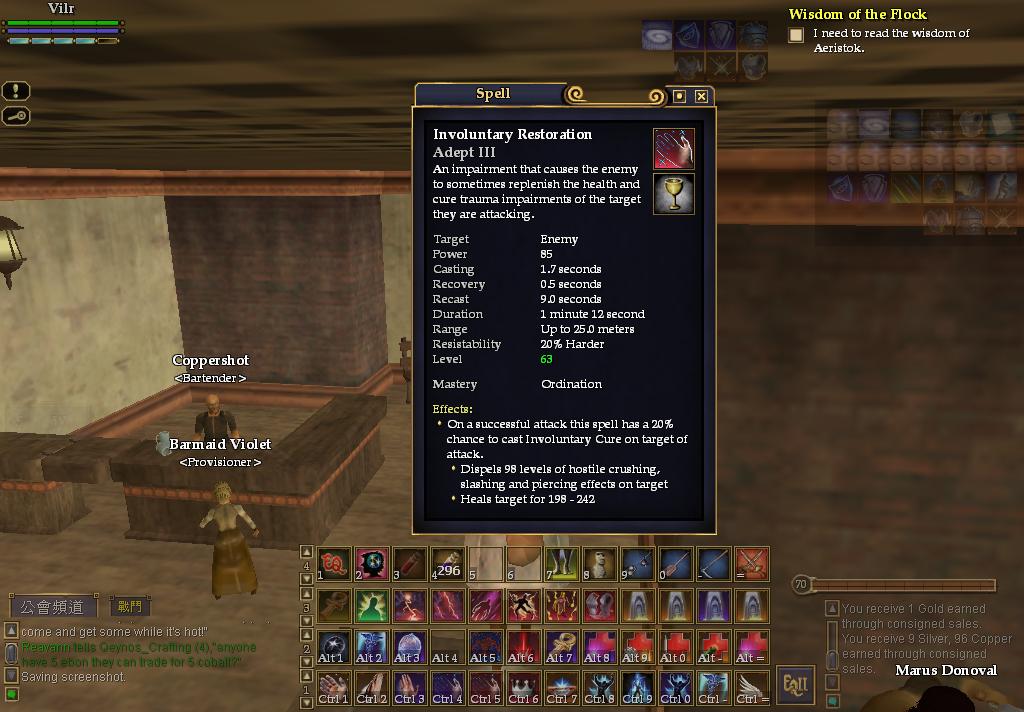Use the Alt 7 golden ankh ability
The image size is (1024, 712).
click(x=561, y=646)
